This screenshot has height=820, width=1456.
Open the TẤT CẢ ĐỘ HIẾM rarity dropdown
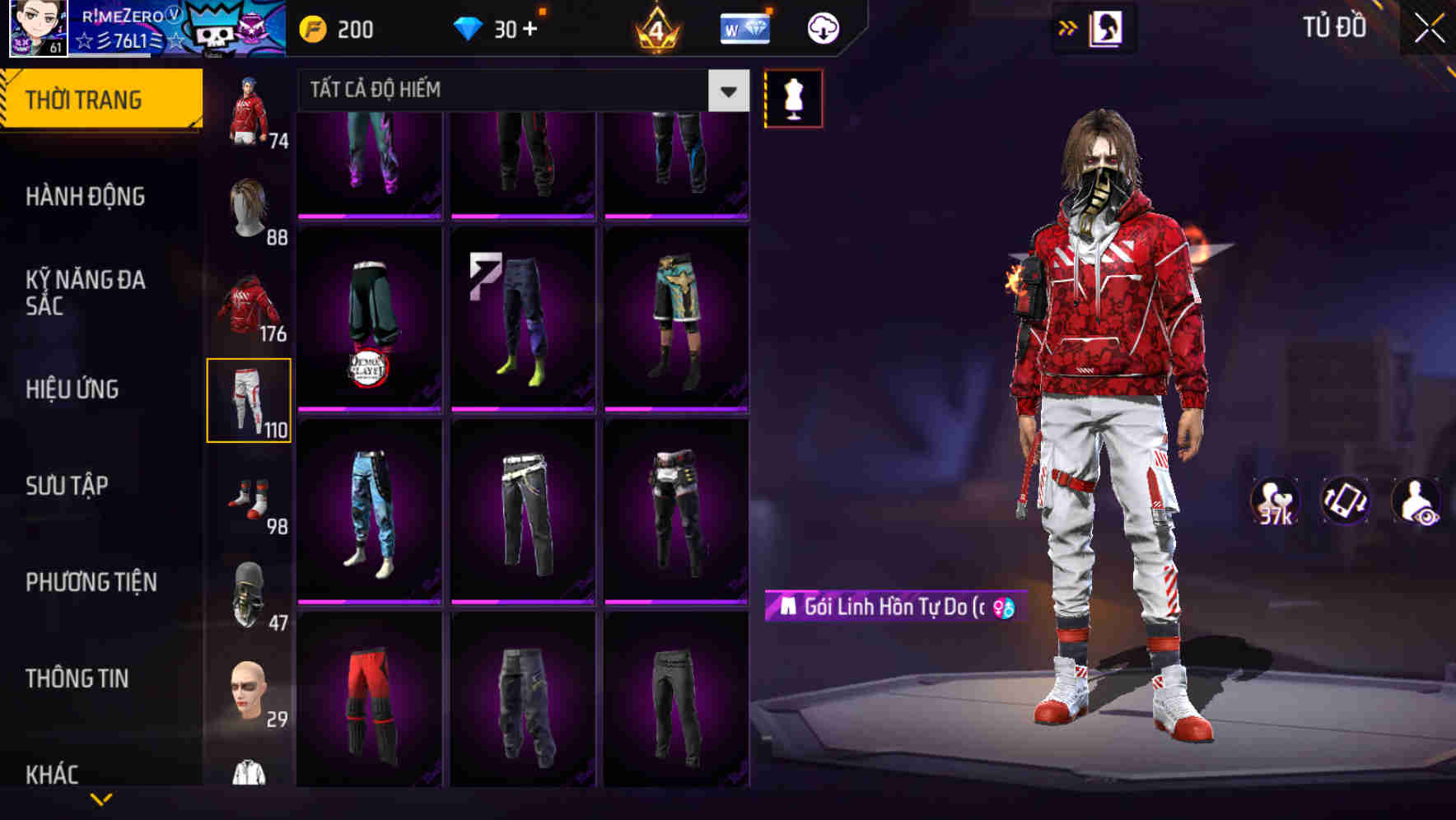pos(517,91)
